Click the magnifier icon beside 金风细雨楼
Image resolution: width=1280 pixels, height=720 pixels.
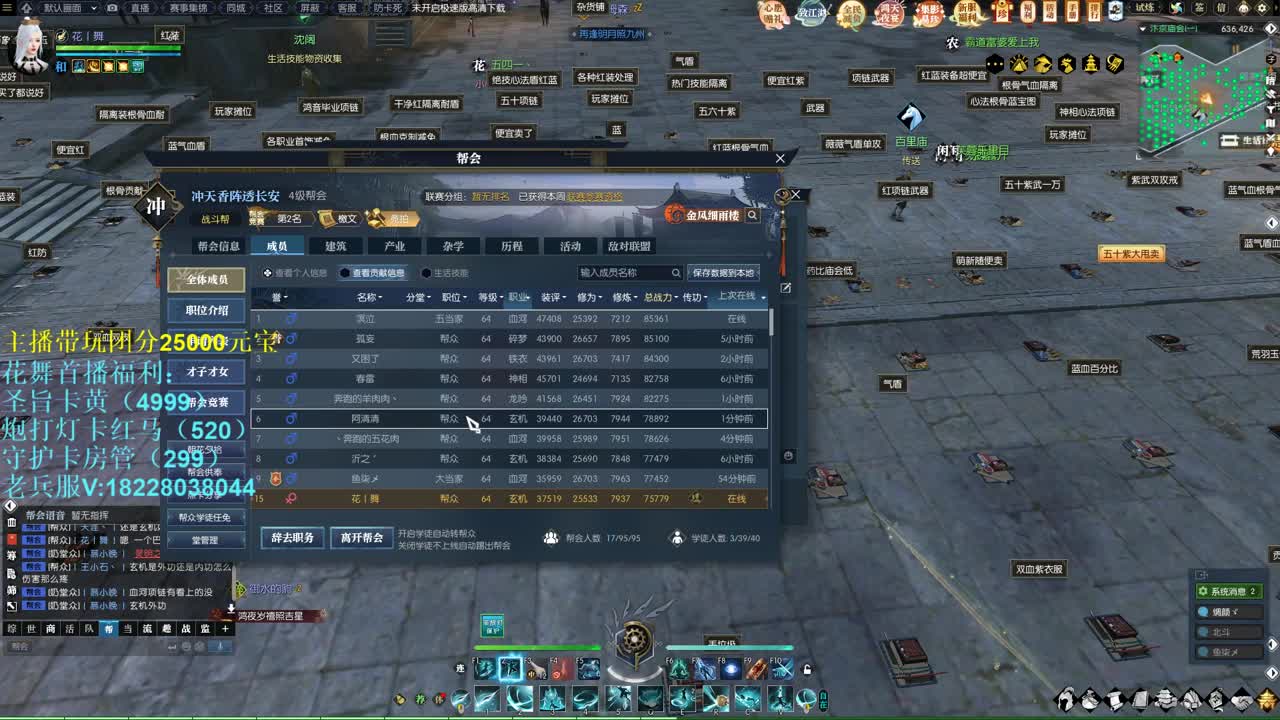point(753,215)
